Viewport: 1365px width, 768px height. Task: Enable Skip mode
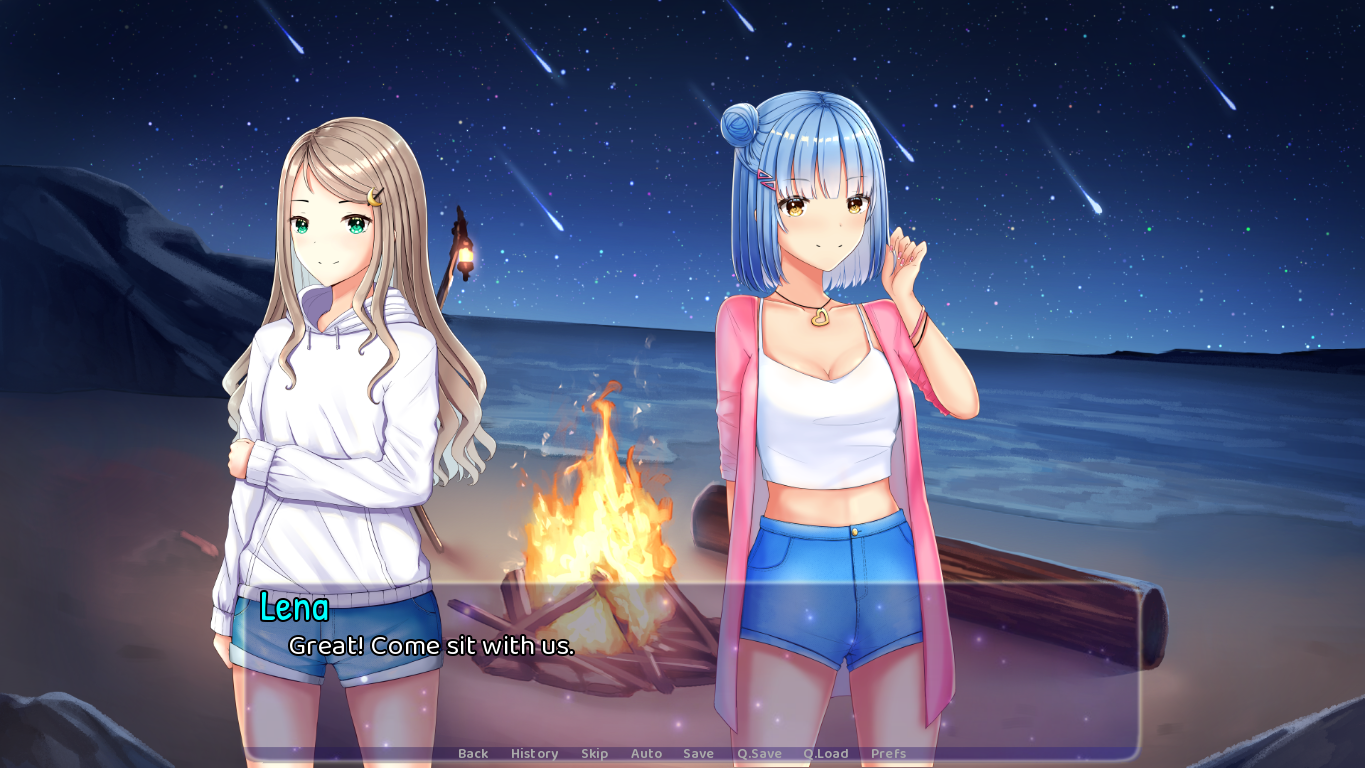pyautogui.click(x=594, y=753)
